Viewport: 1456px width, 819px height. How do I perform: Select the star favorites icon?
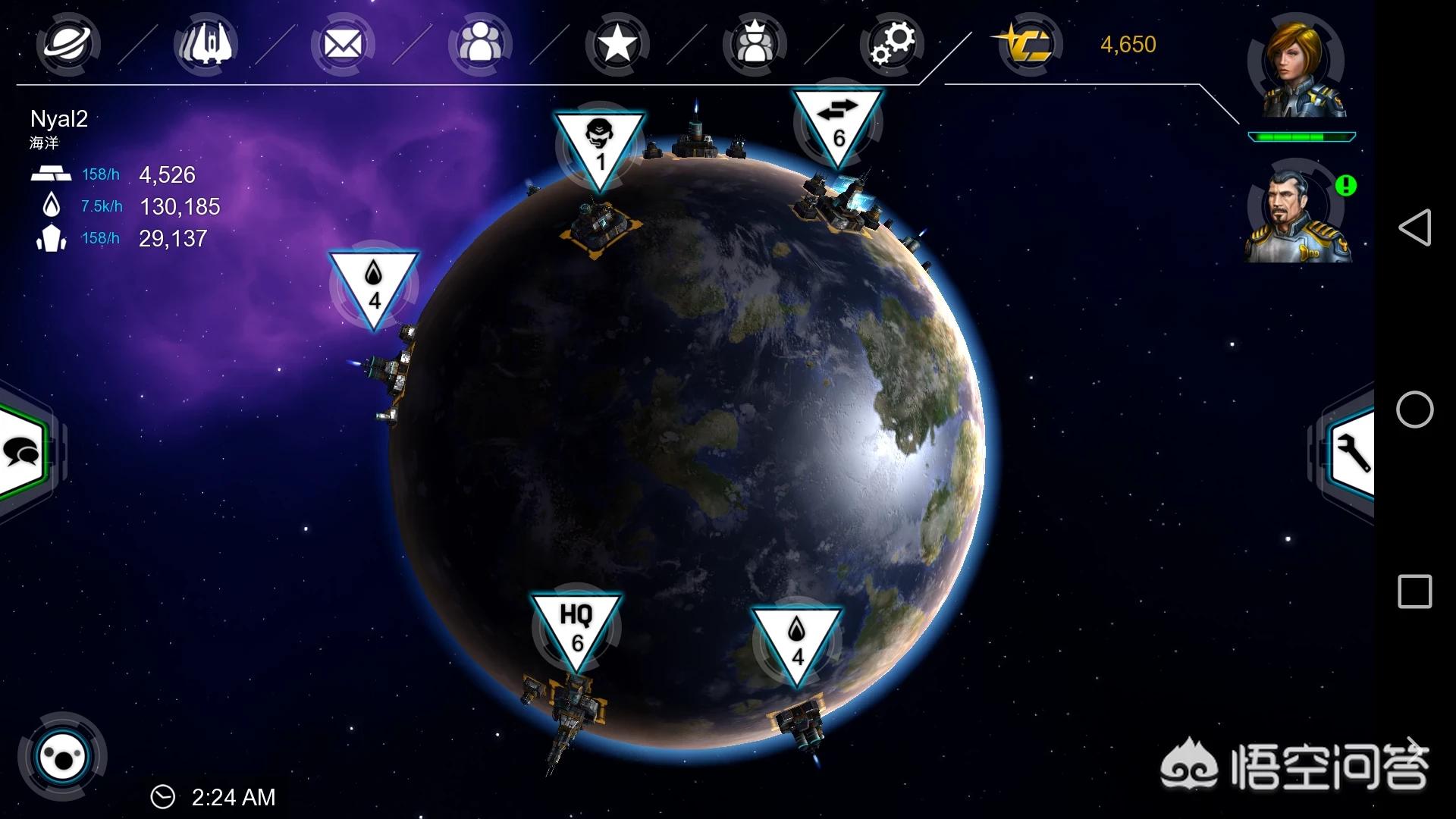pyautogui.click(x=617, y=44)
